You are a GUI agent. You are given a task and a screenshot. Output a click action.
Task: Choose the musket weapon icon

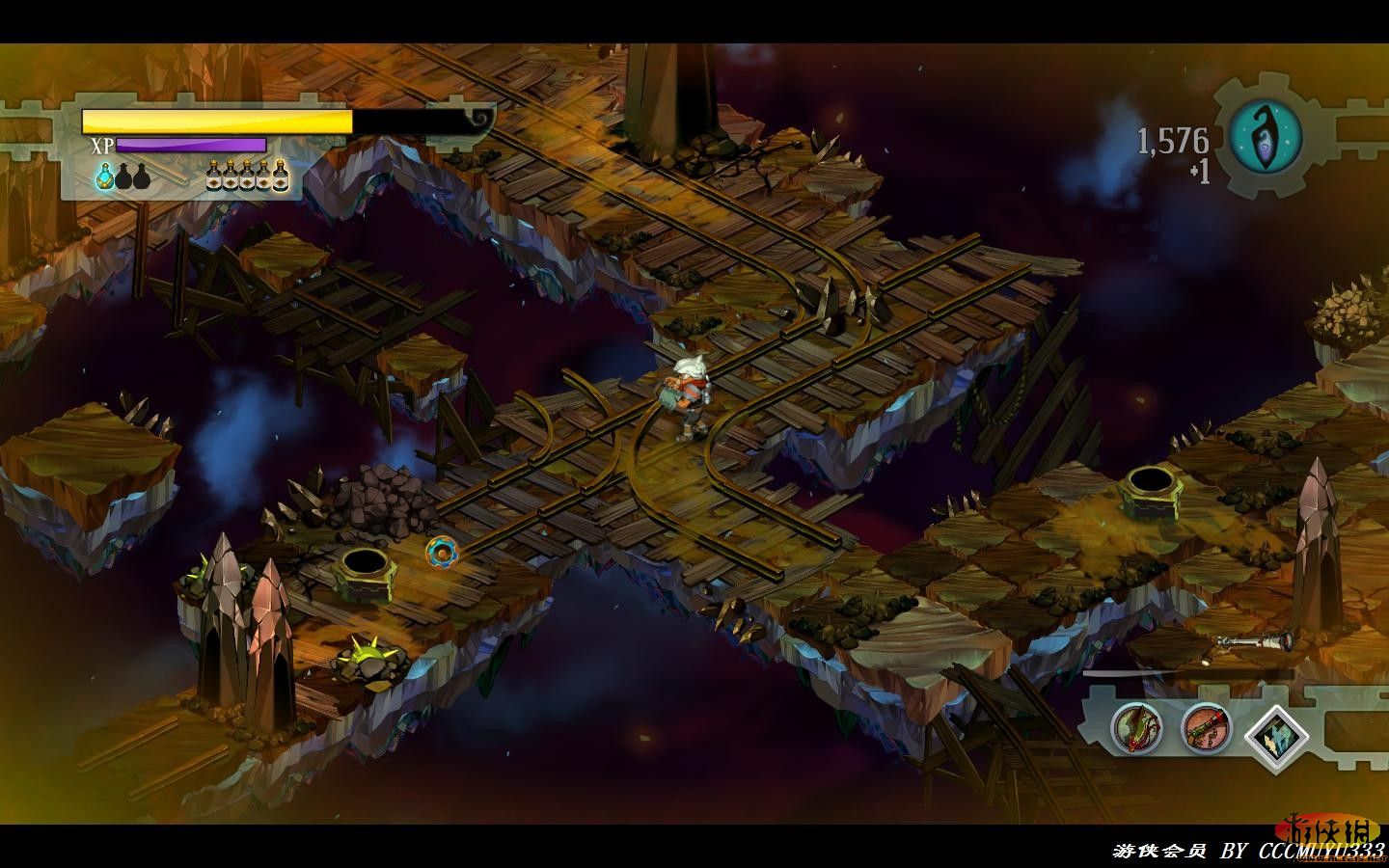point(1205,727)
